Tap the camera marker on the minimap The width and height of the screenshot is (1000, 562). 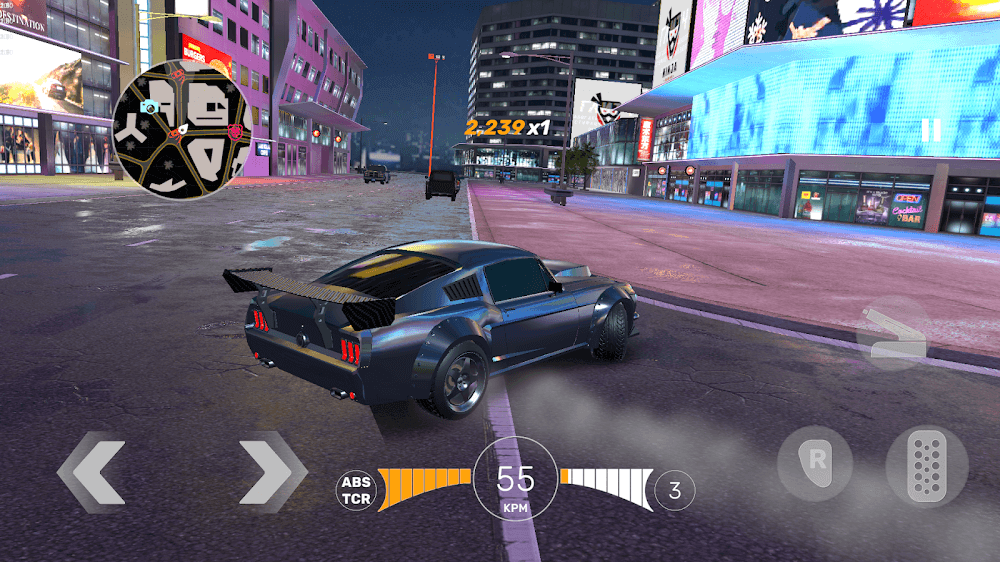[150, 107]
